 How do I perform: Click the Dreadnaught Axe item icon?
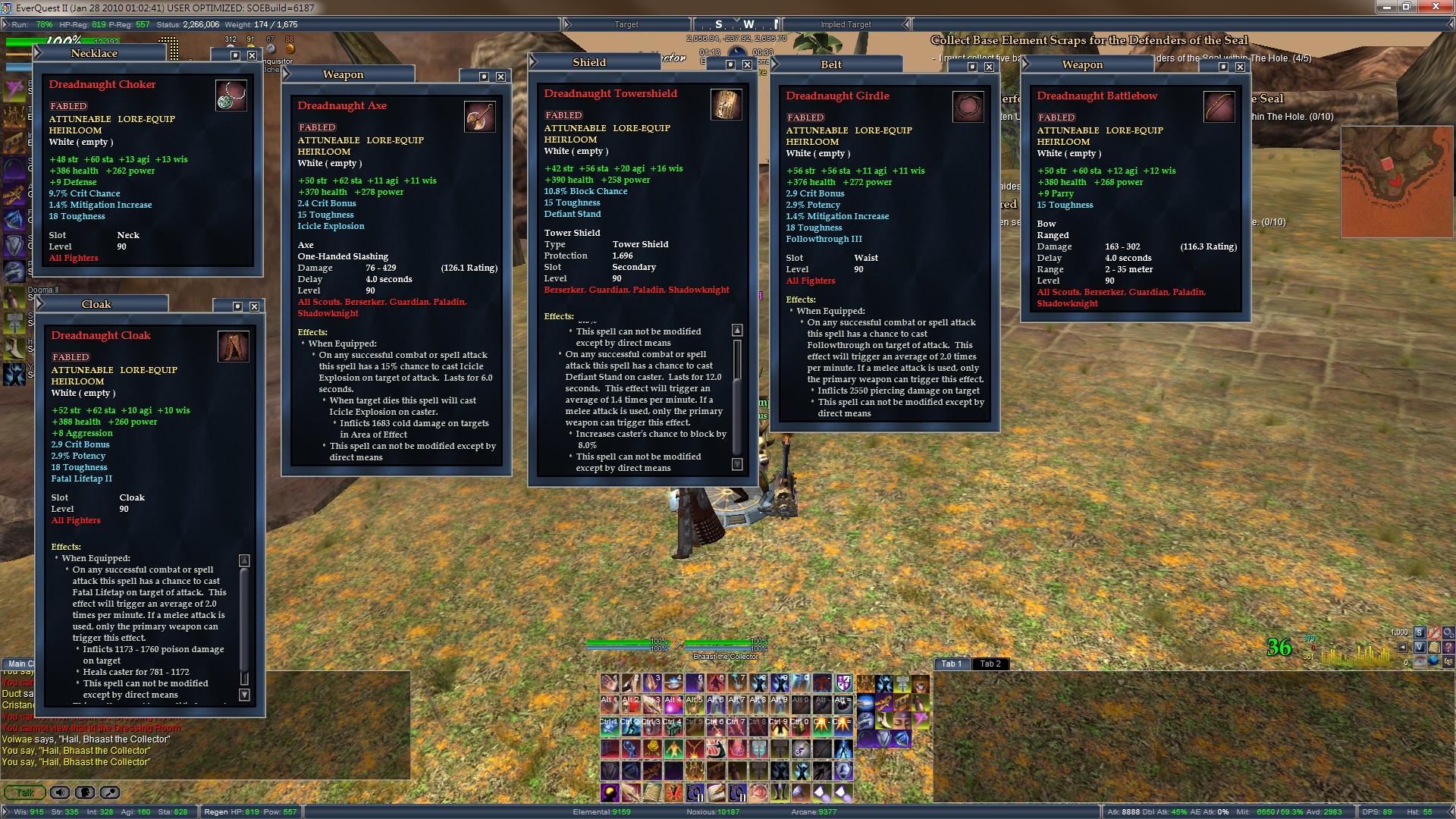pyautogui.click(x=479, y=117)
